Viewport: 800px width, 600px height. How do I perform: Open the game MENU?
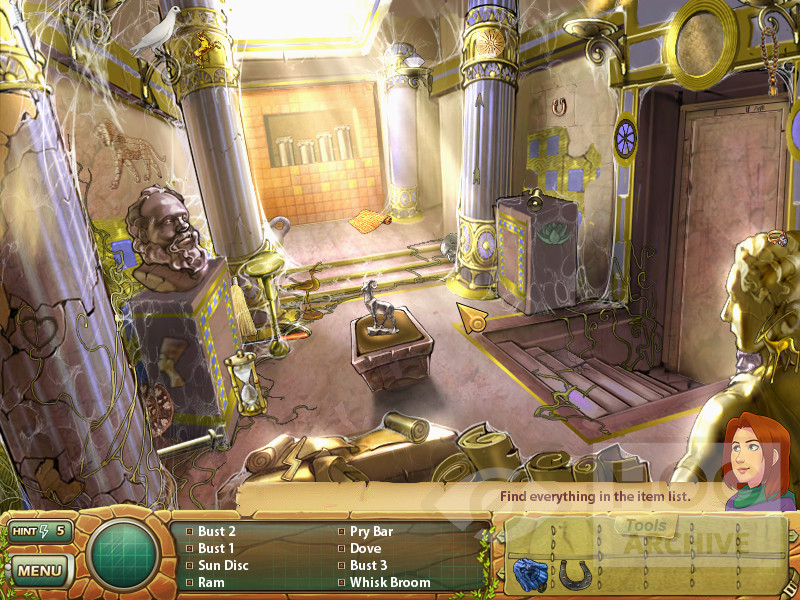pos(40,571)
